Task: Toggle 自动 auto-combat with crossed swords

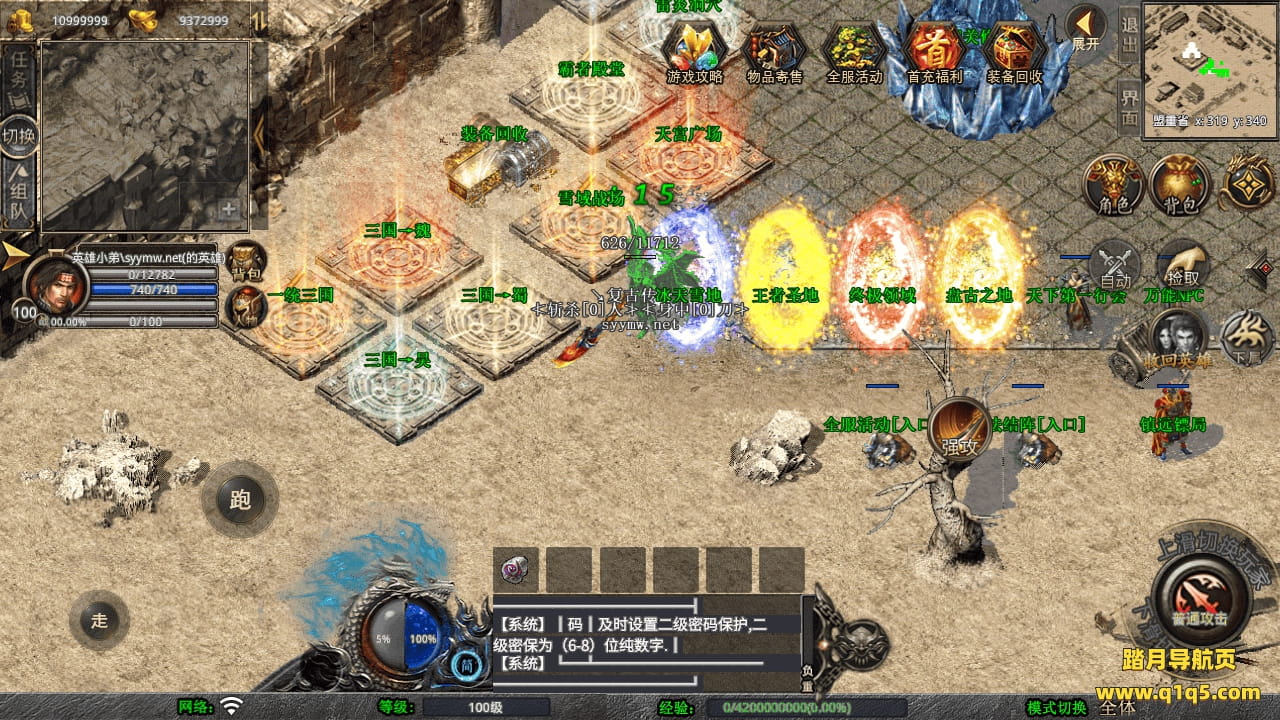Action: pos(1115,266)
